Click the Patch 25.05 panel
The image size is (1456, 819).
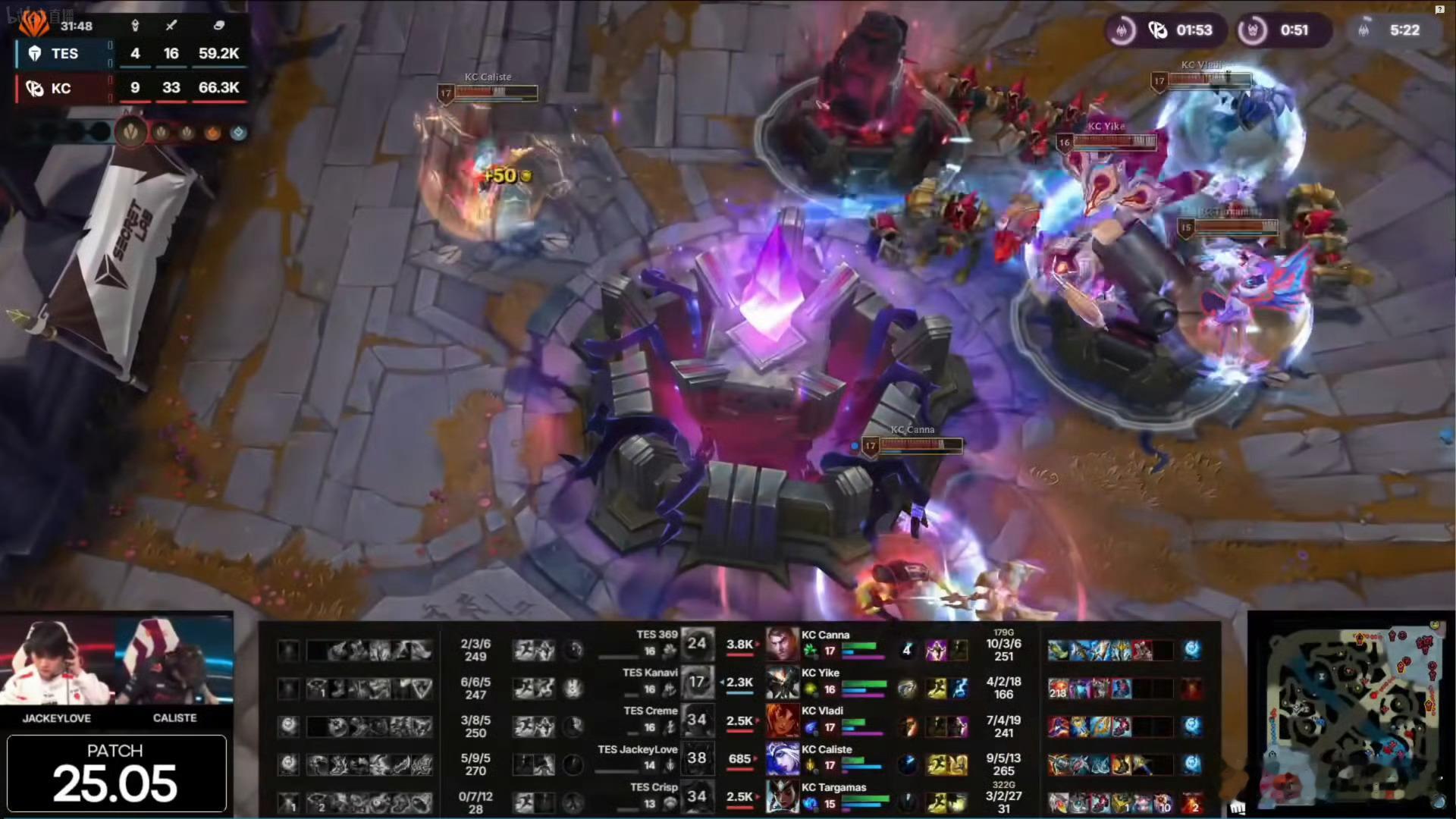pos(116,773)
